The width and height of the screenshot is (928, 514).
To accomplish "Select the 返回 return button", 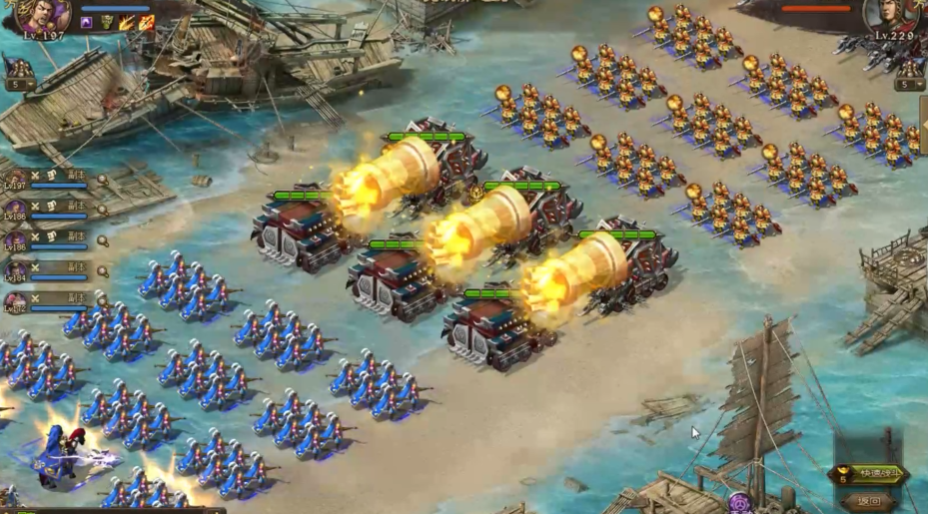I will point(868,501).
